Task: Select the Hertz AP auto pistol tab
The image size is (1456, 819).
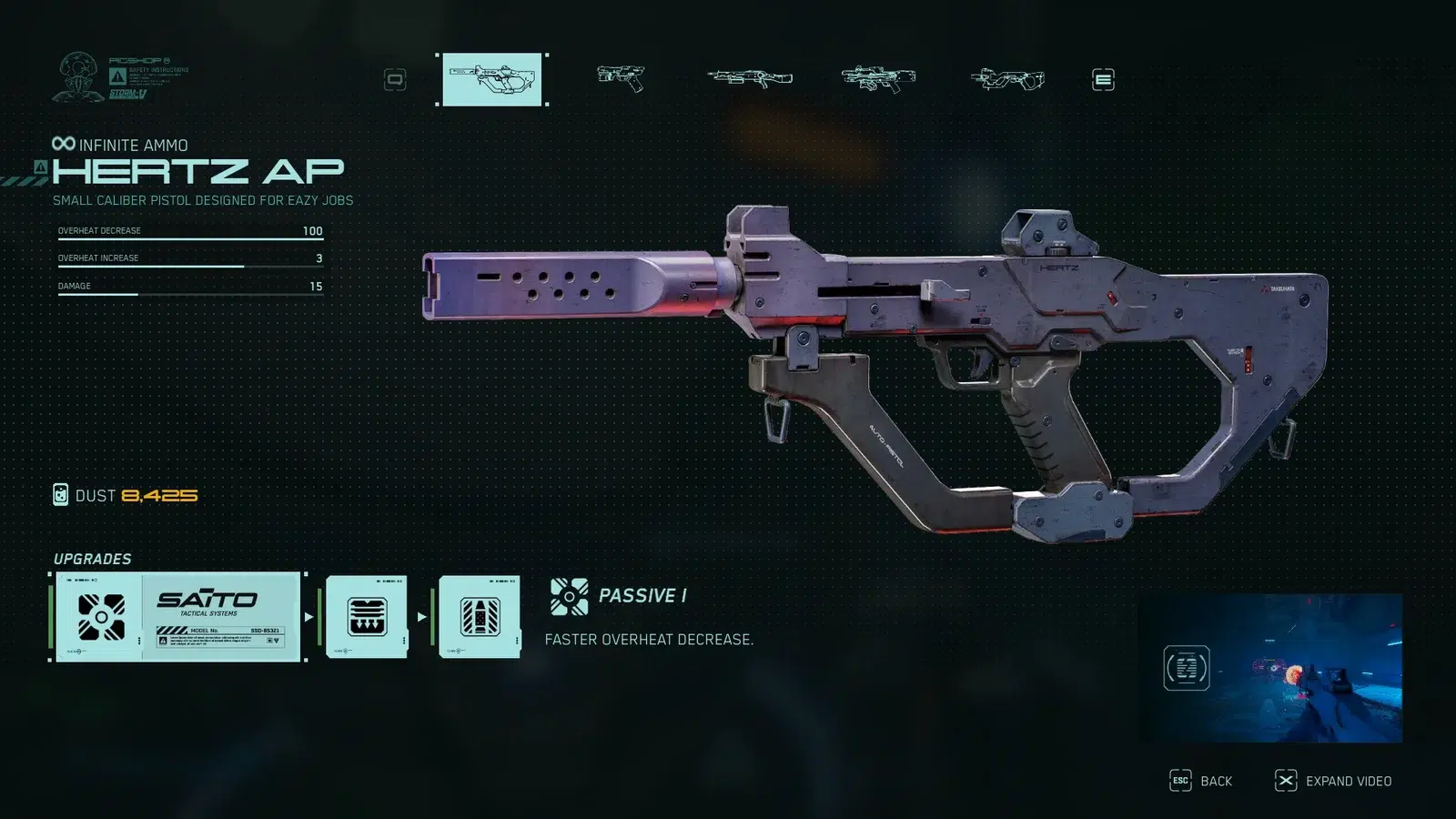Action: tap(492, 79)
